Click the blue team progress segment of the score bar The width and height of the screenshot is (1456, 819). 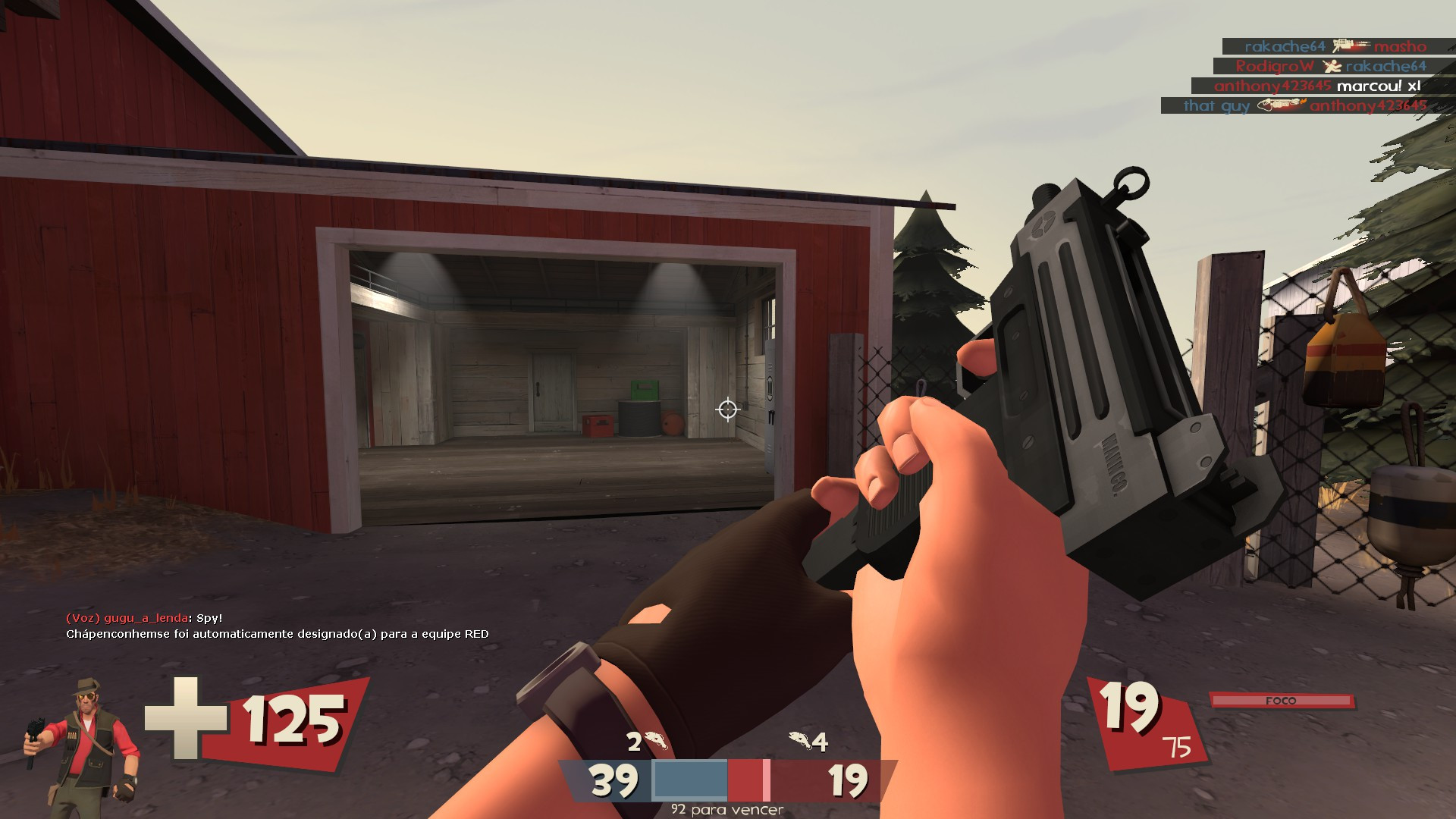point(689,780)
